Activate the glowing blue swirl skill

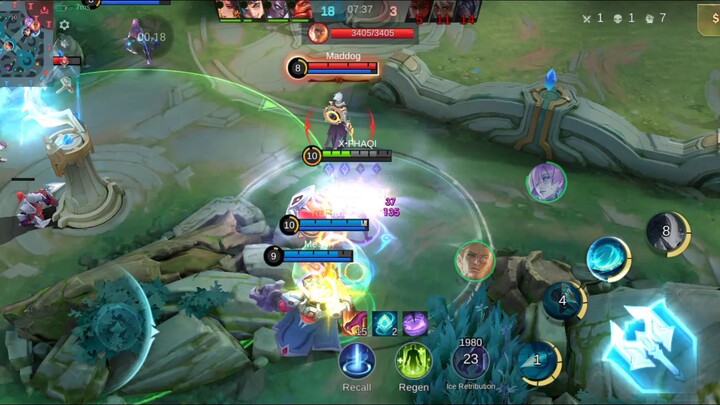[608, 259]
